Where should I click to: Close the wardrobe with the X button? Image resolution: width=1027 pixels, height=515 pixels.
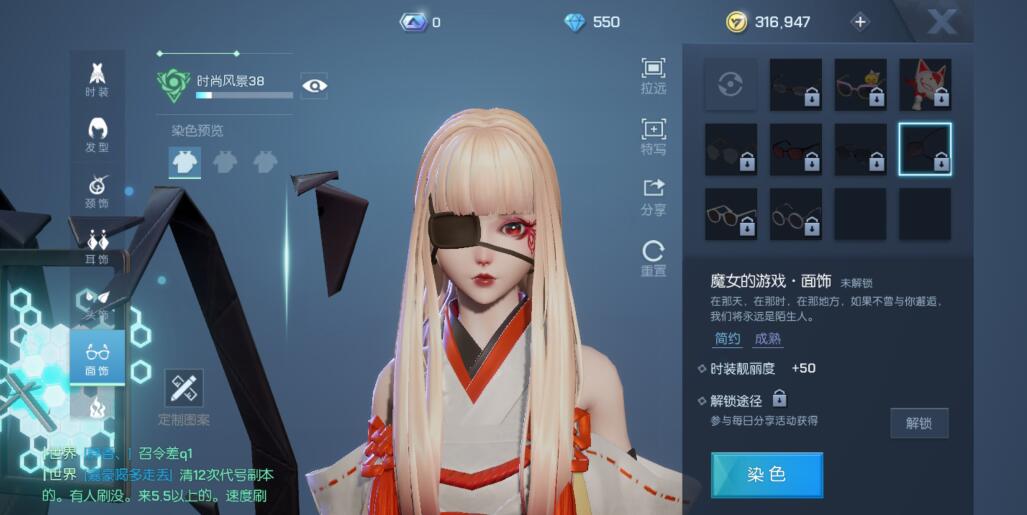(x=941, y=21)
